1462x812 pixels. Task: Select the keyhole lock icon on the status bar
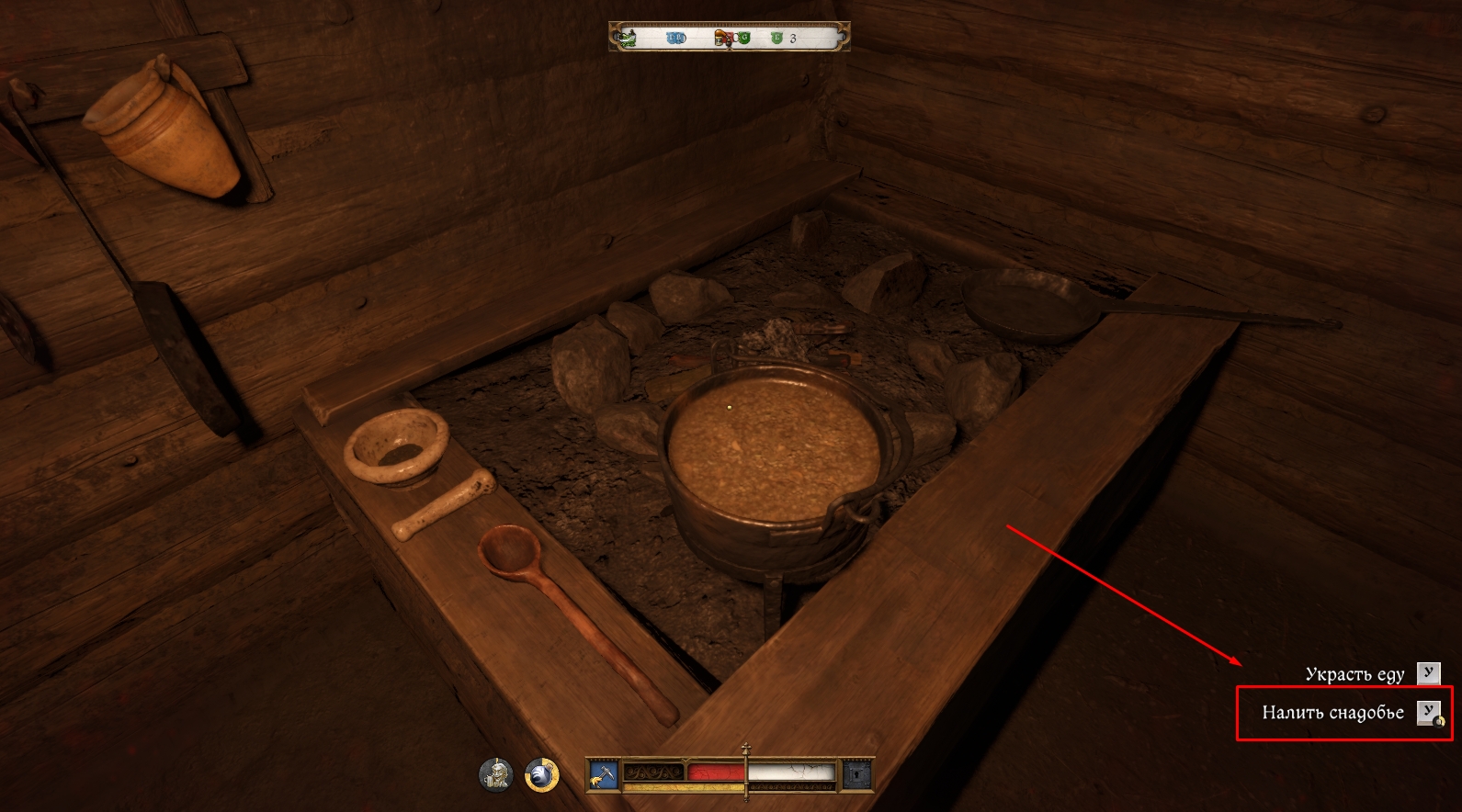(856, 775)
